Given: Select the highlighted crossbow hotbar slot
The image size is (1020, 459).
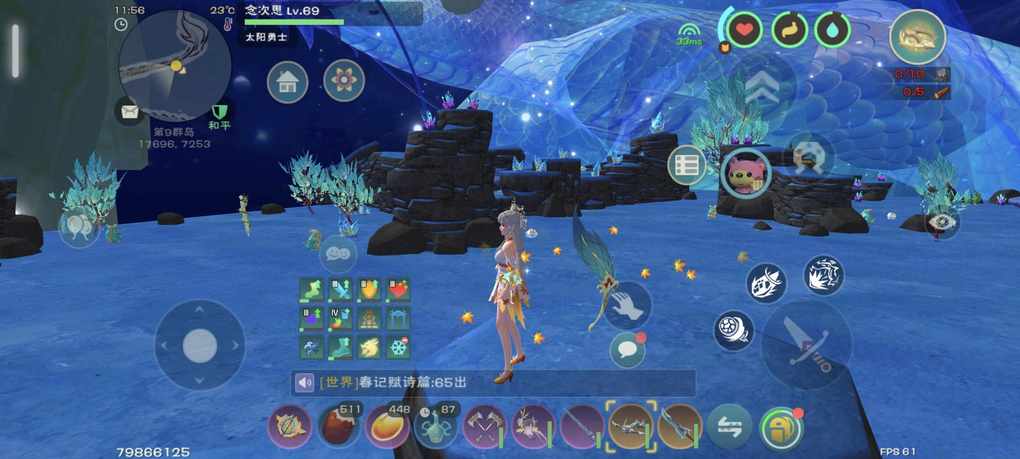Looking at the screenshot, I should [630, 427].
